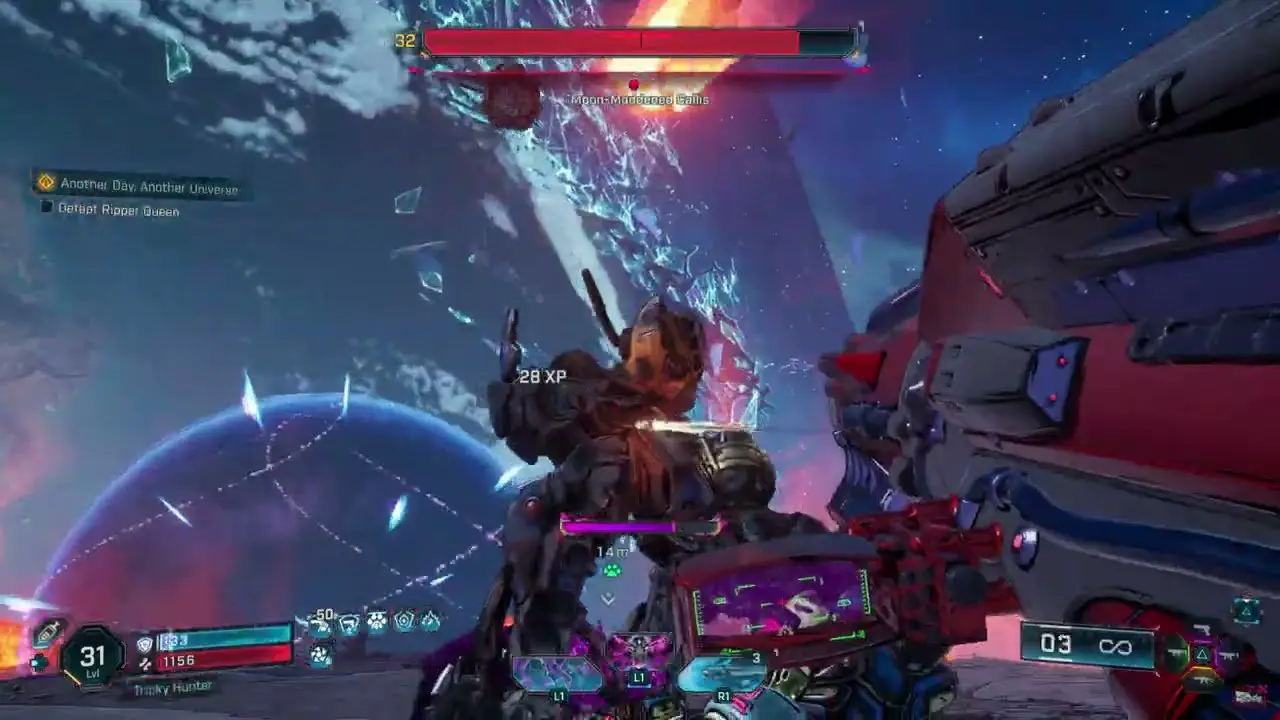Equip the pistol in the weapon wheel
The height and width of the screenshot is (720, 1280).
pyautogui.click(x=1204, y=630)
